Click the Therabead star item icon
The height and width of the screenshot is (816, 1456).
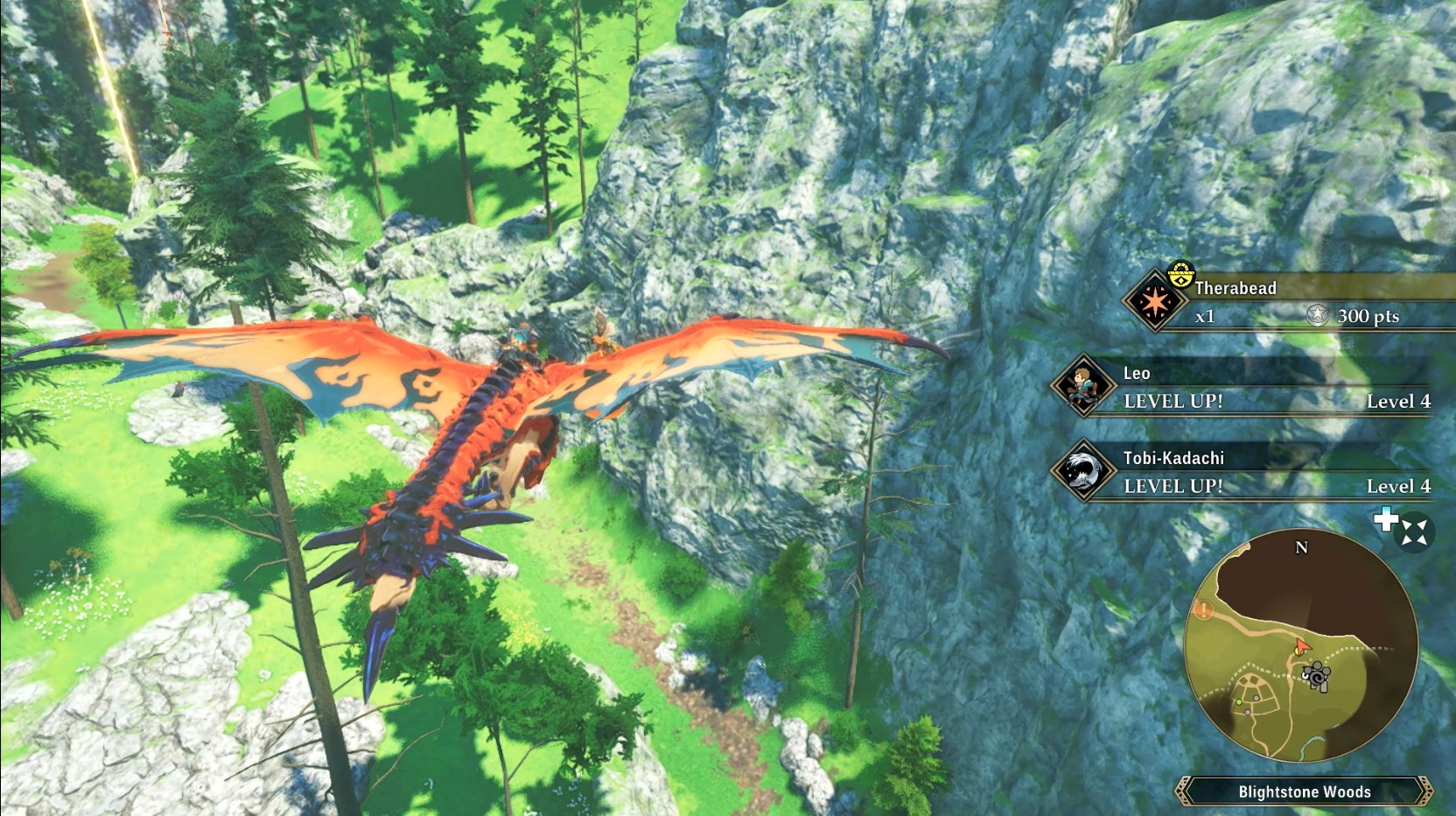pos(1155,302)
